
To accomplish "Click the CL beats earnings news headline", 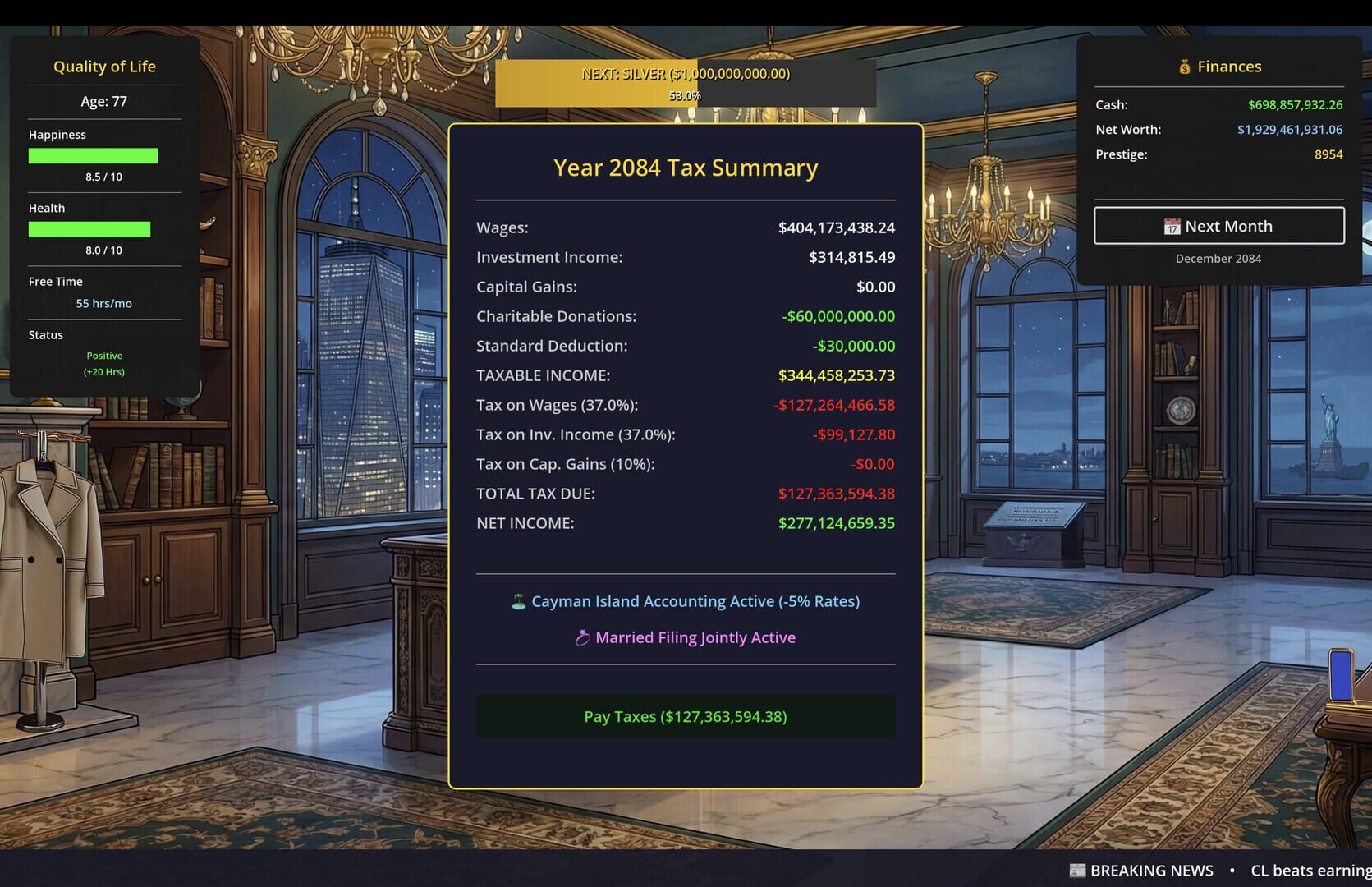I will pyautogui.click(x=1308, y=870).
